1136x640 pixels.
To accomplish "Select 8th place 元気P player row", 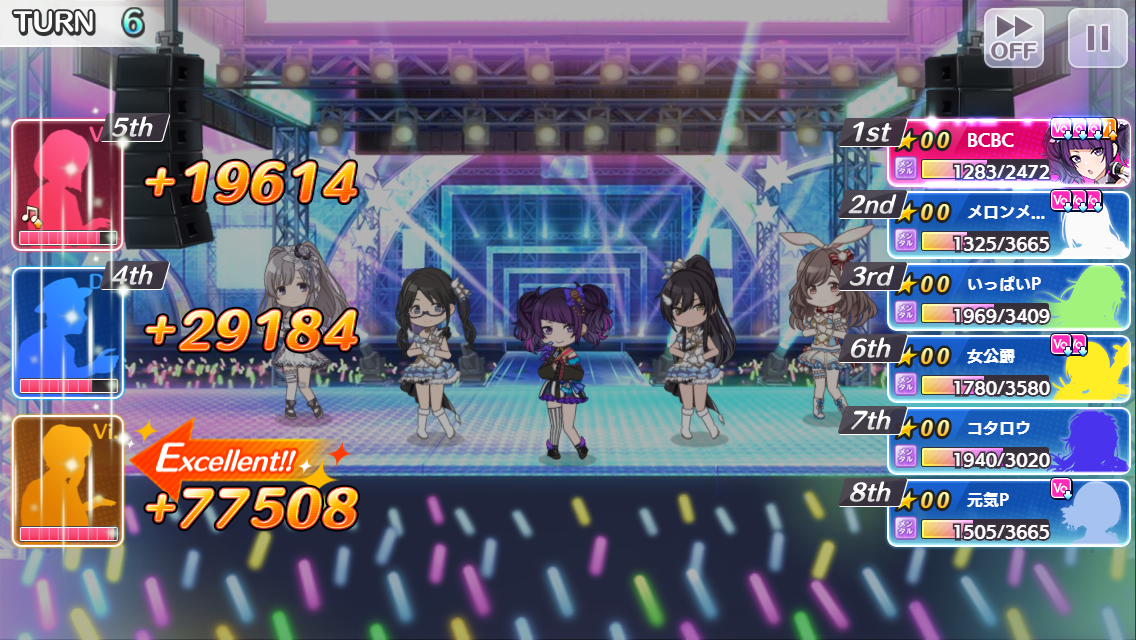I will [x=1008, y=513].
